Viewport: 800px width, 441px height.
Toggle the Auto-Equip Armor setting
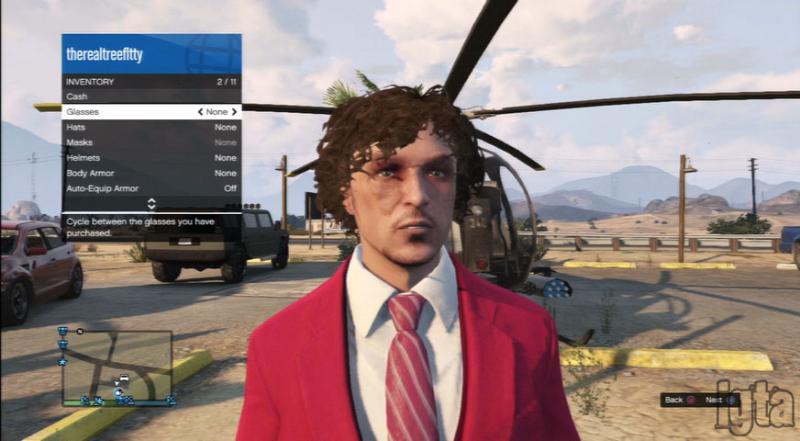[x=150, y=188]
